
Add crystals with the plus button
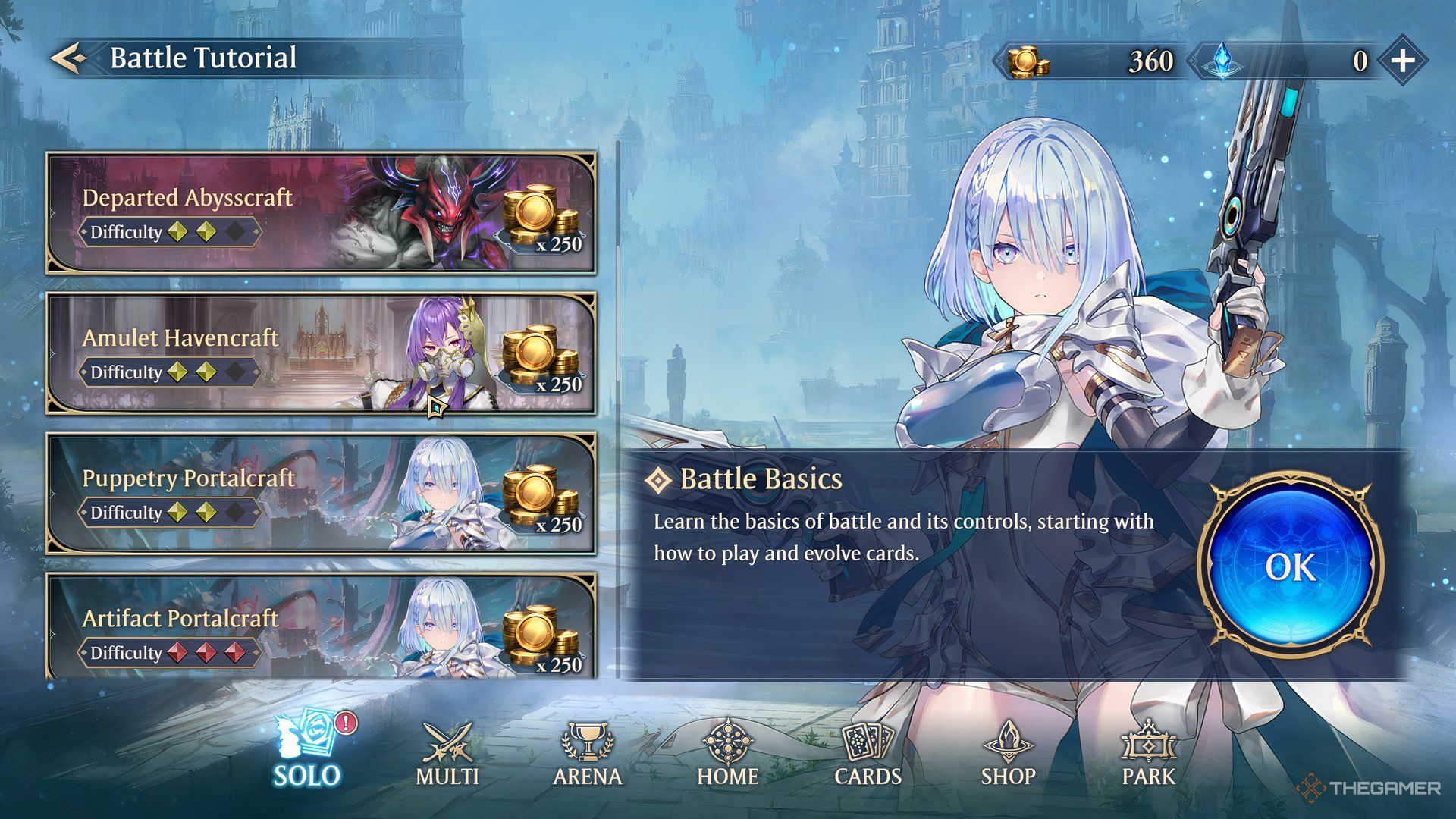[x=1402, y=61]
